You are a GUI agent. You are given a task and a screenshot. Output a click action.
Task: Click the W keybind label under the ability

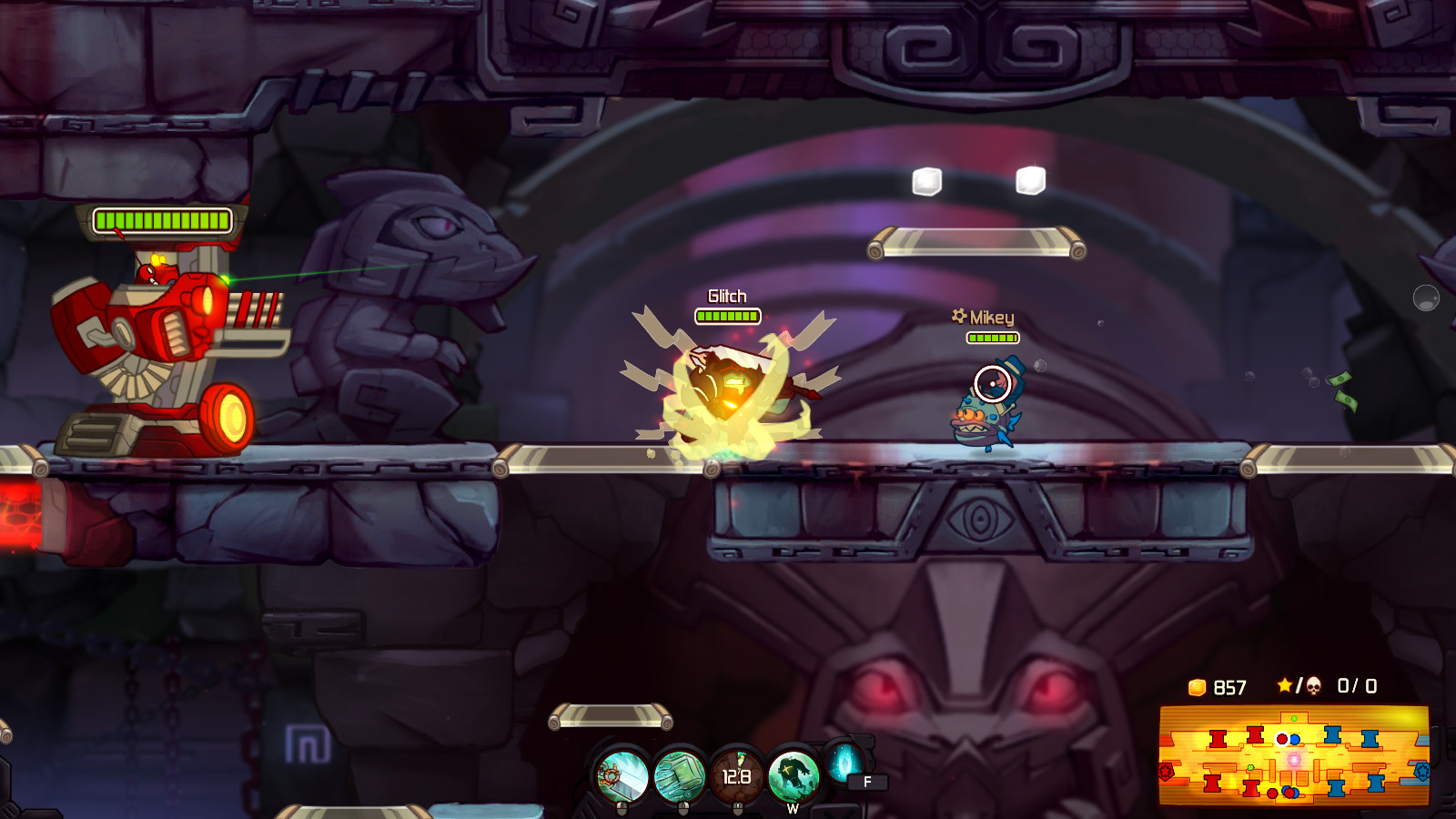pos(794,808)
